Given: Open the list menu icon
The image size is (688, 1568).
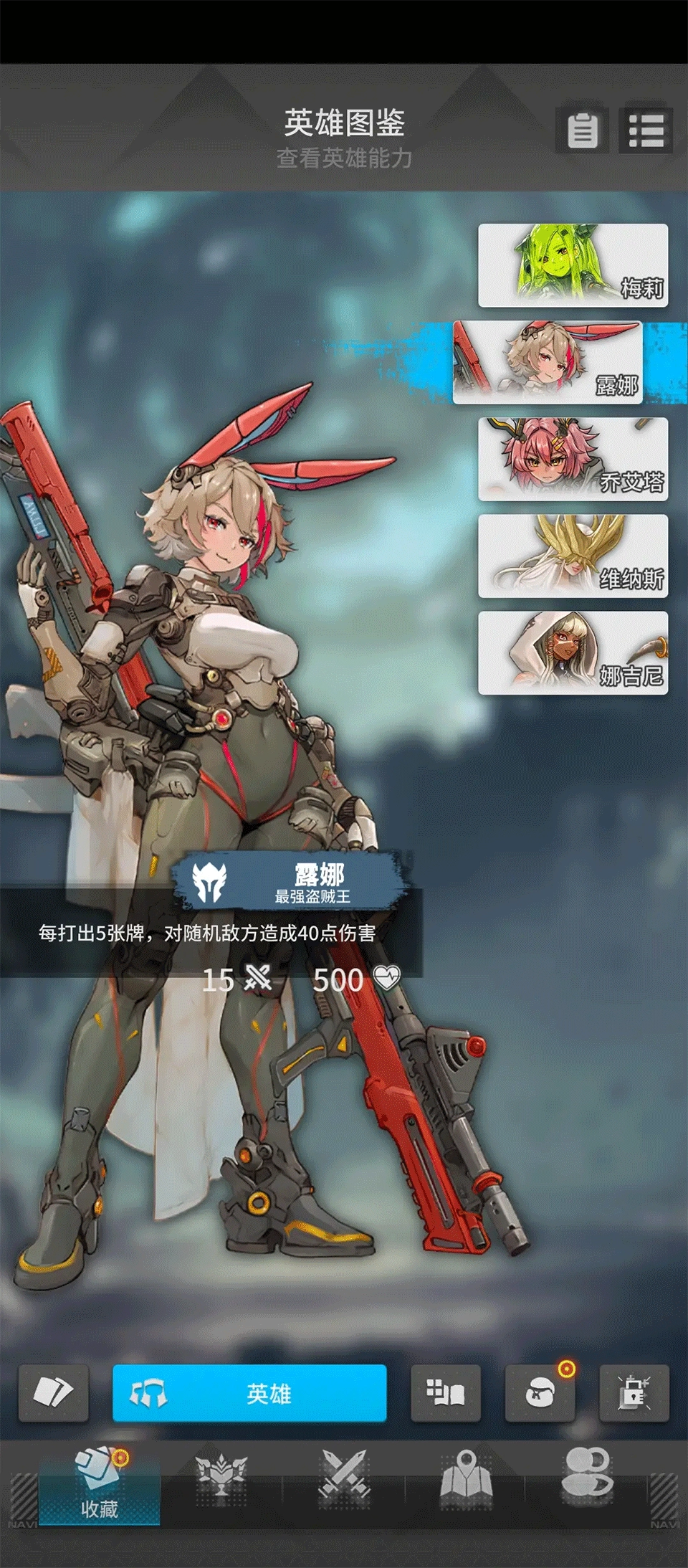Looking at the screenshot, I should 646,130.
